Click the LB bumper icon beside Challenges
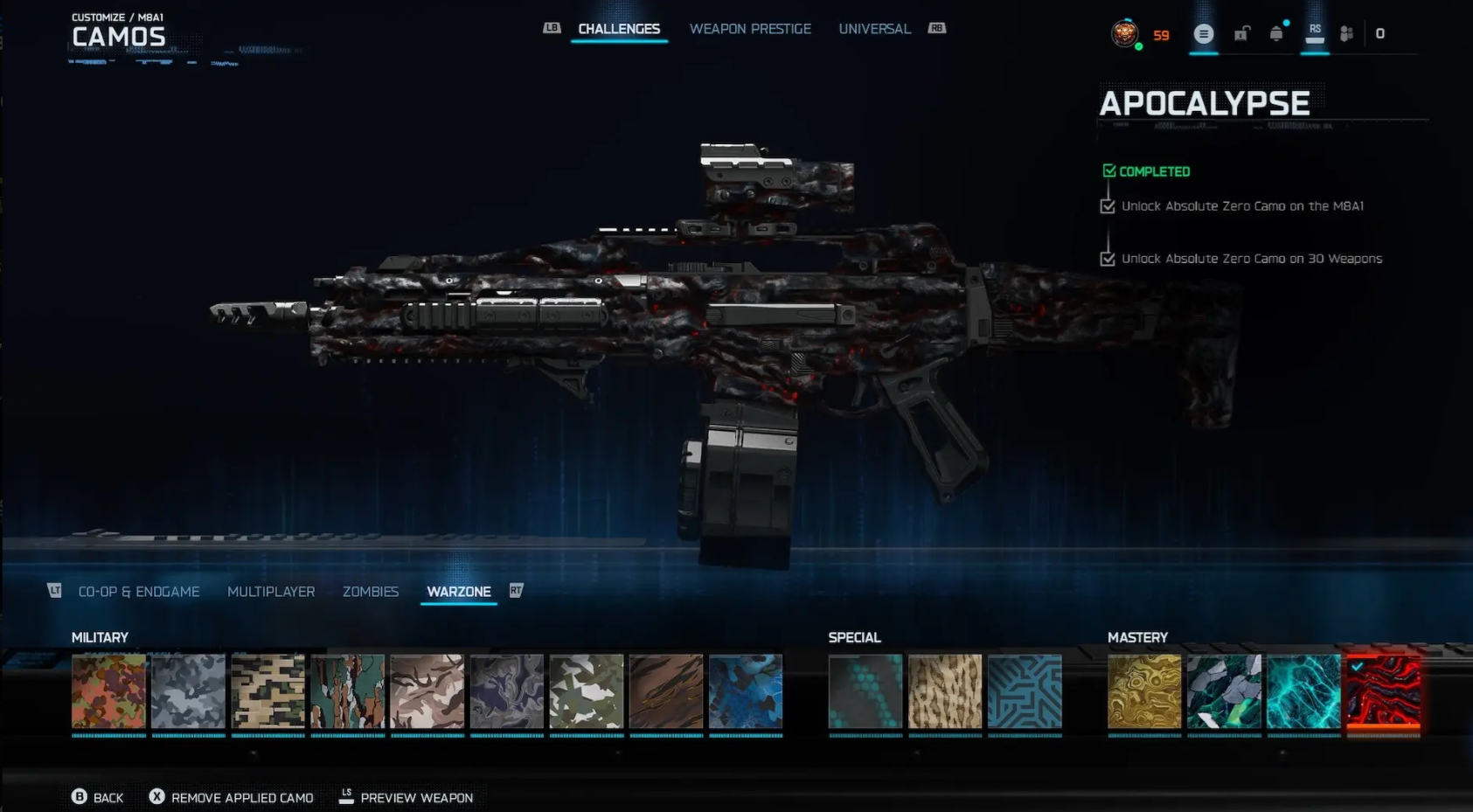Screen dimensions: 1473x812 click(551, 28)
